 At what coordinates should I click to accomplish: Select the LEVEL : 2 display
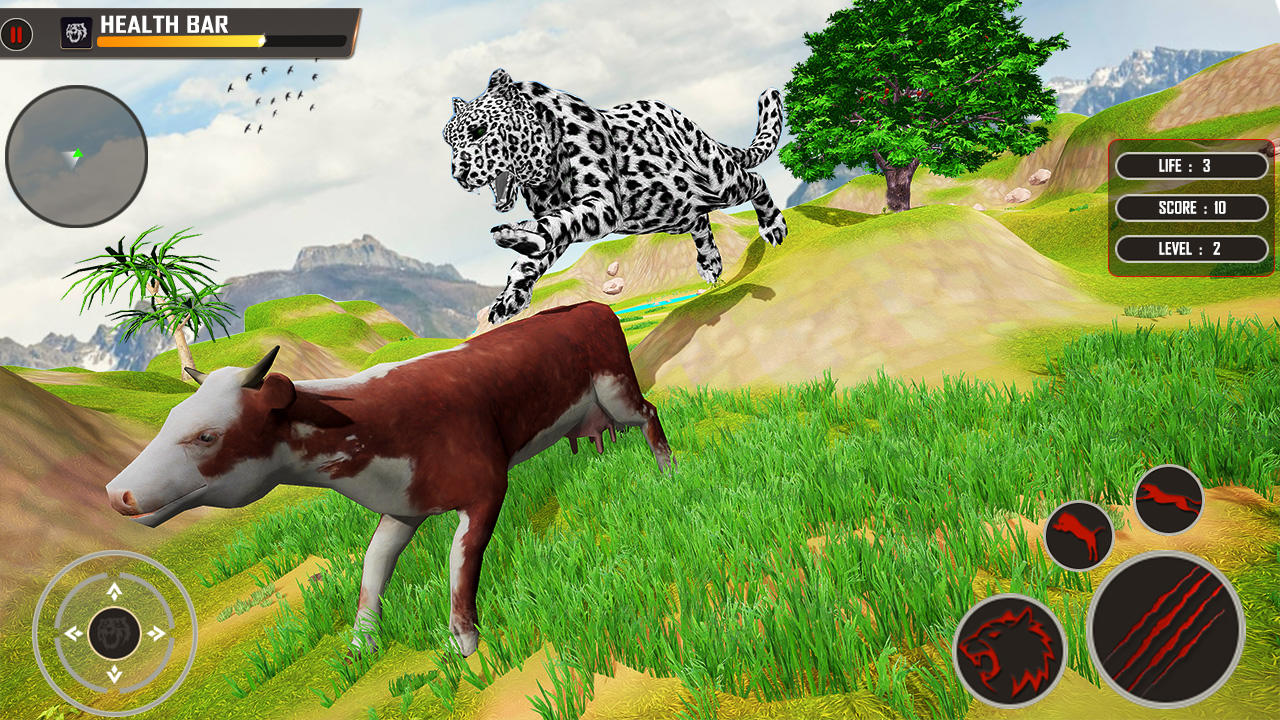point(1190,249)
